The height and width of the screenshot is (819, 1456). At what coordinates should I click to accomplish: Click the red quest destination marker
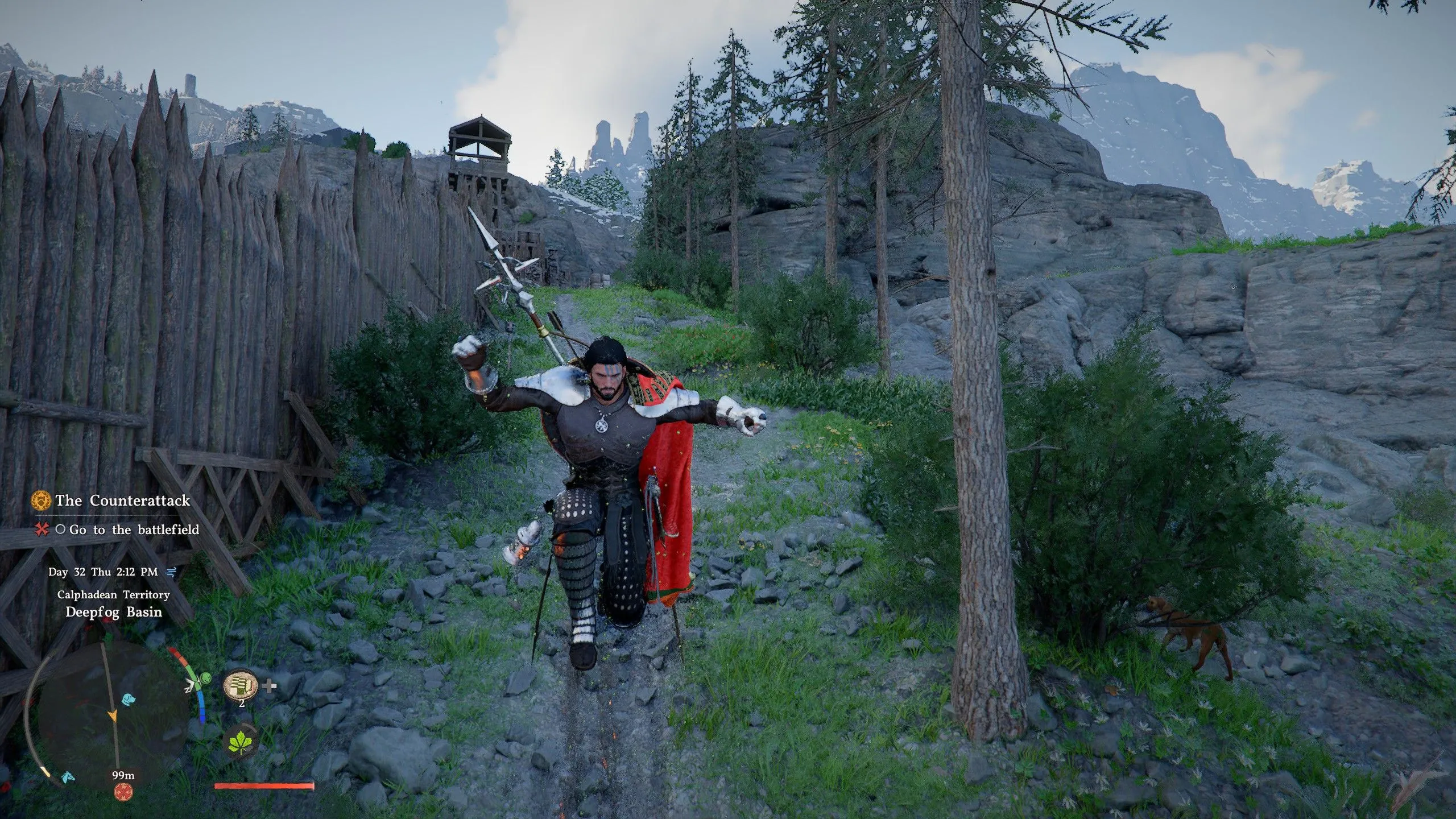click(x=123, y=791)
